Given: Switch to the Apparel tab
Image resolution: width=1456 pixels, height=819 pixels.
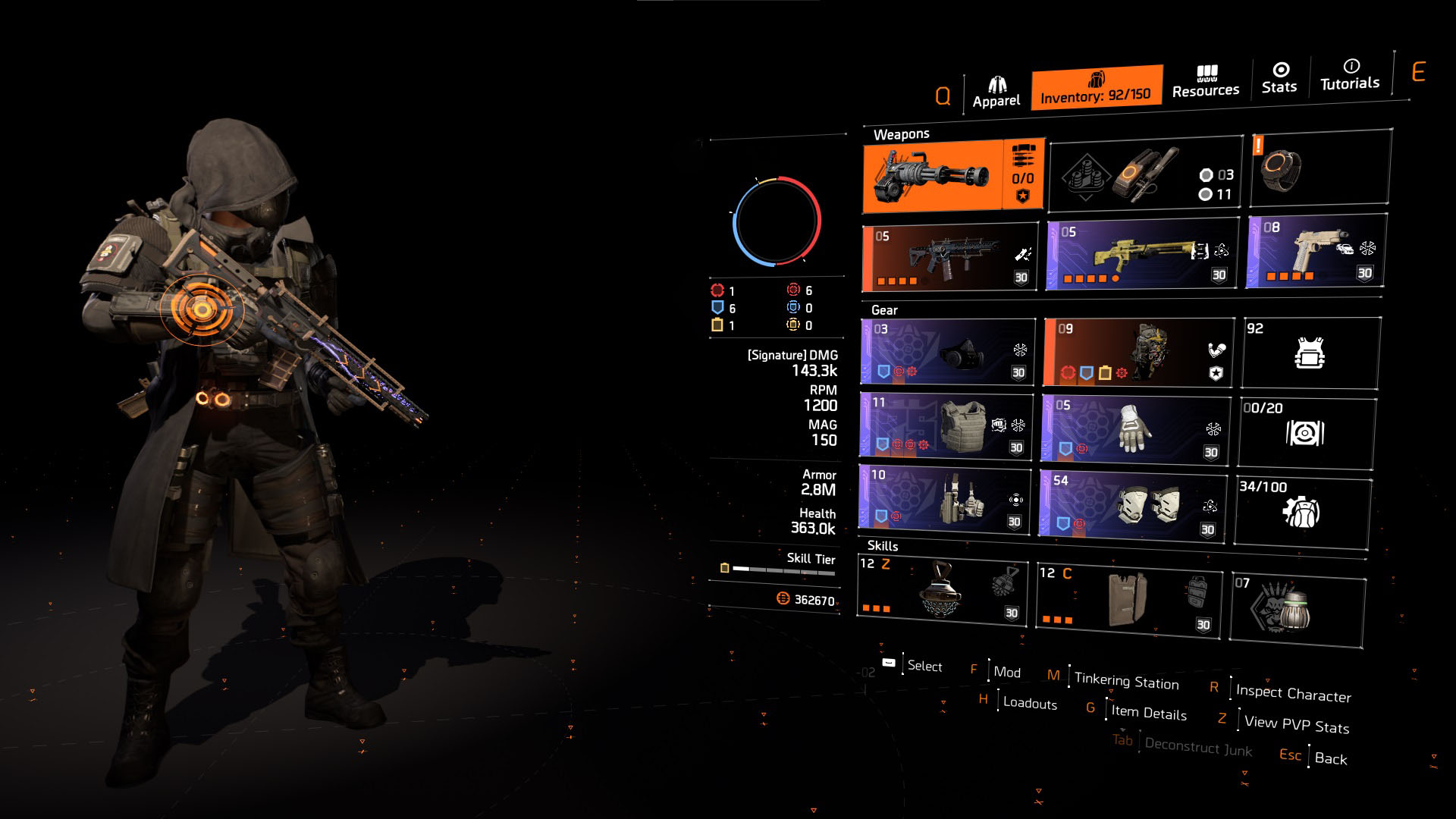Looking at the screenshot, I should pyautogui.click(x=996, y=93).
